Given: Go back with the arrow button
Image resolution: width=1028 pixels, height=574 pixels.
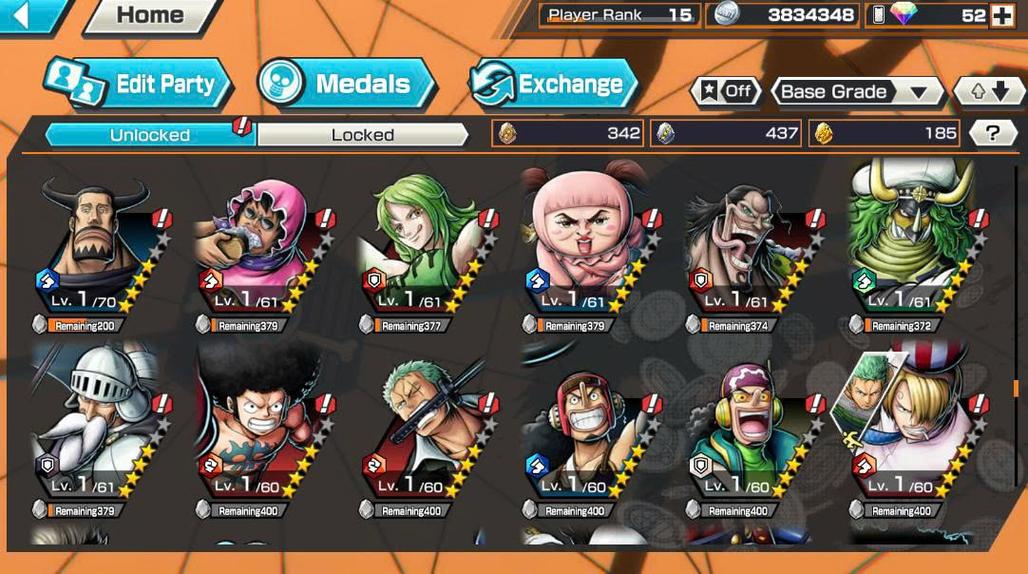Looking at the screenshot, I should 28,14.
